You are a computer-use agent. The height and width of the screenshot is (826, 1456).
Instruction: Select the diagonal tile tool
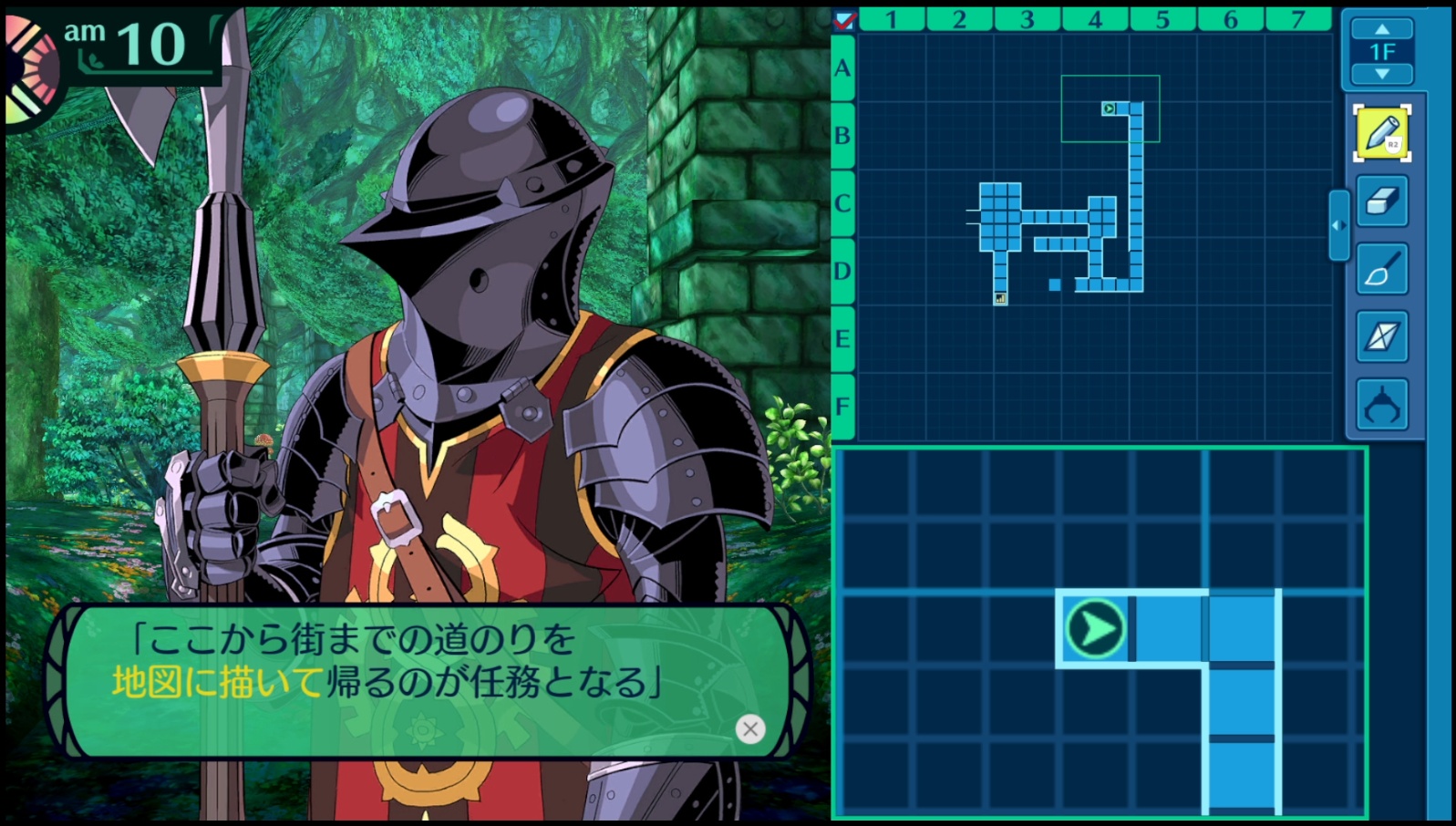[1381, 336]
